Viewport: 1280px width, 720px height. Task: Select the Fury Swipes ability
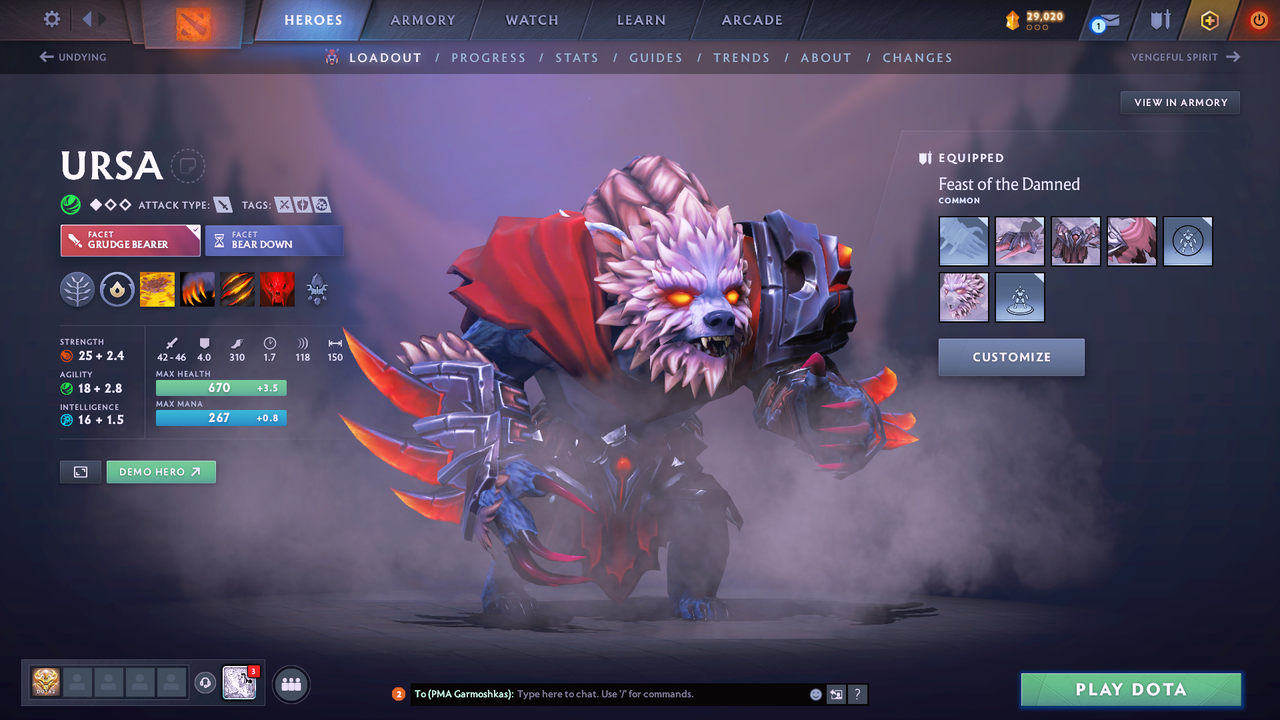237,289
